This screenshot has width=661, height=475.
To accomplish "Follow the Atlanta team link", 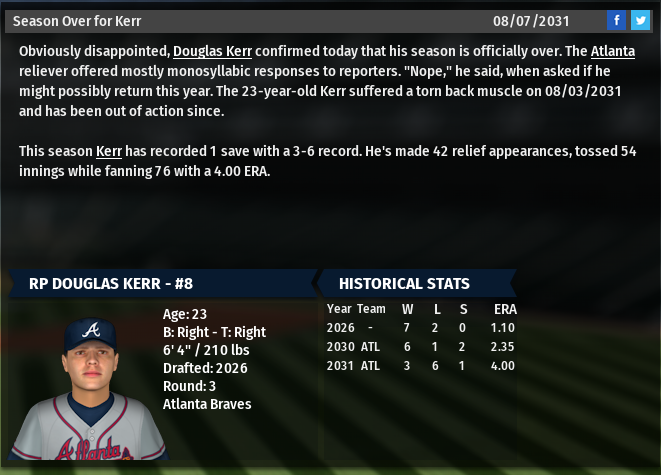I will tap(612, 51).
